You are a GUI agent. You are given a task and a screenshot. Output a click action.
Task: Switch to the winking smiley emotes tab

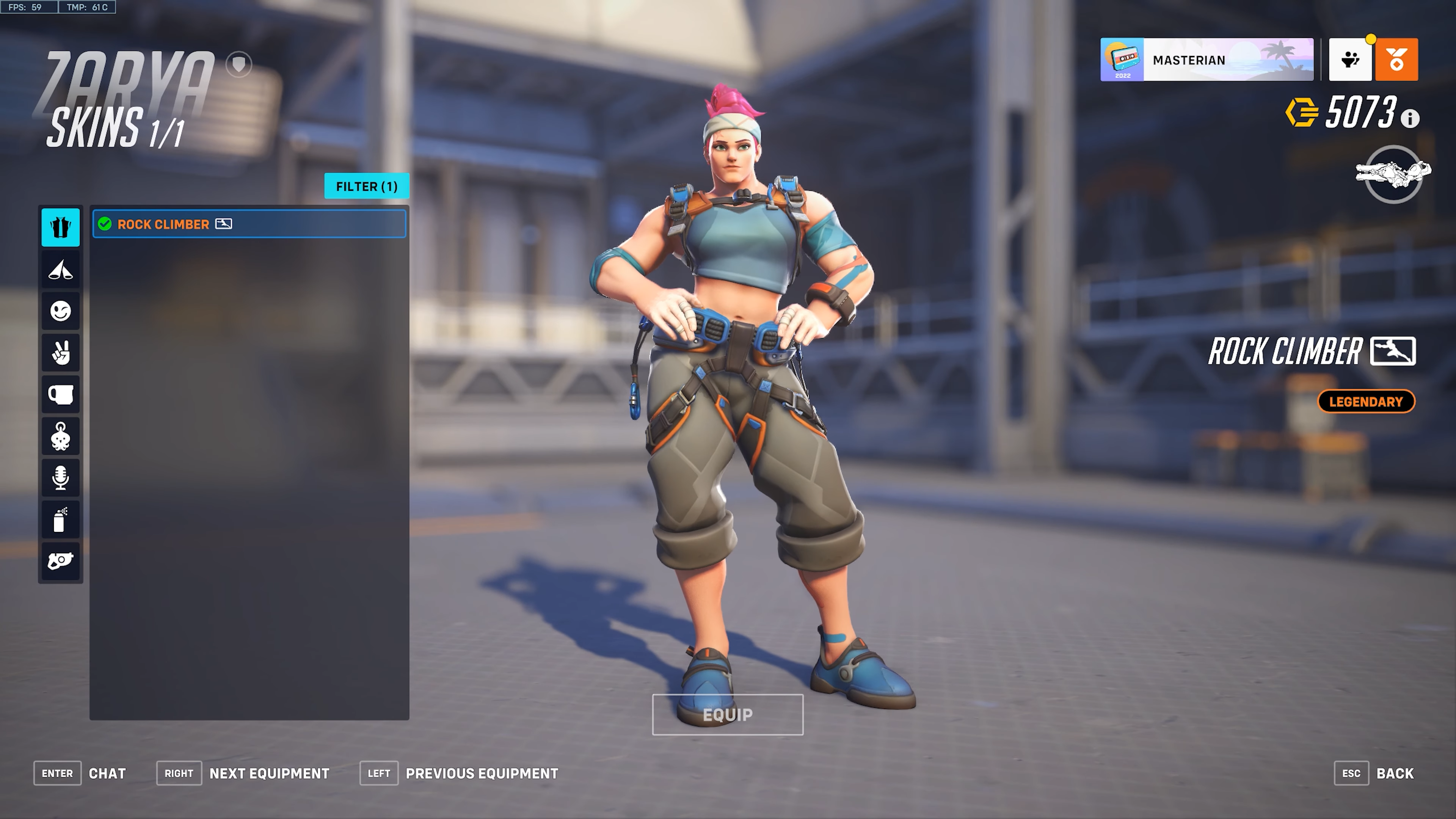click(61, 311)
